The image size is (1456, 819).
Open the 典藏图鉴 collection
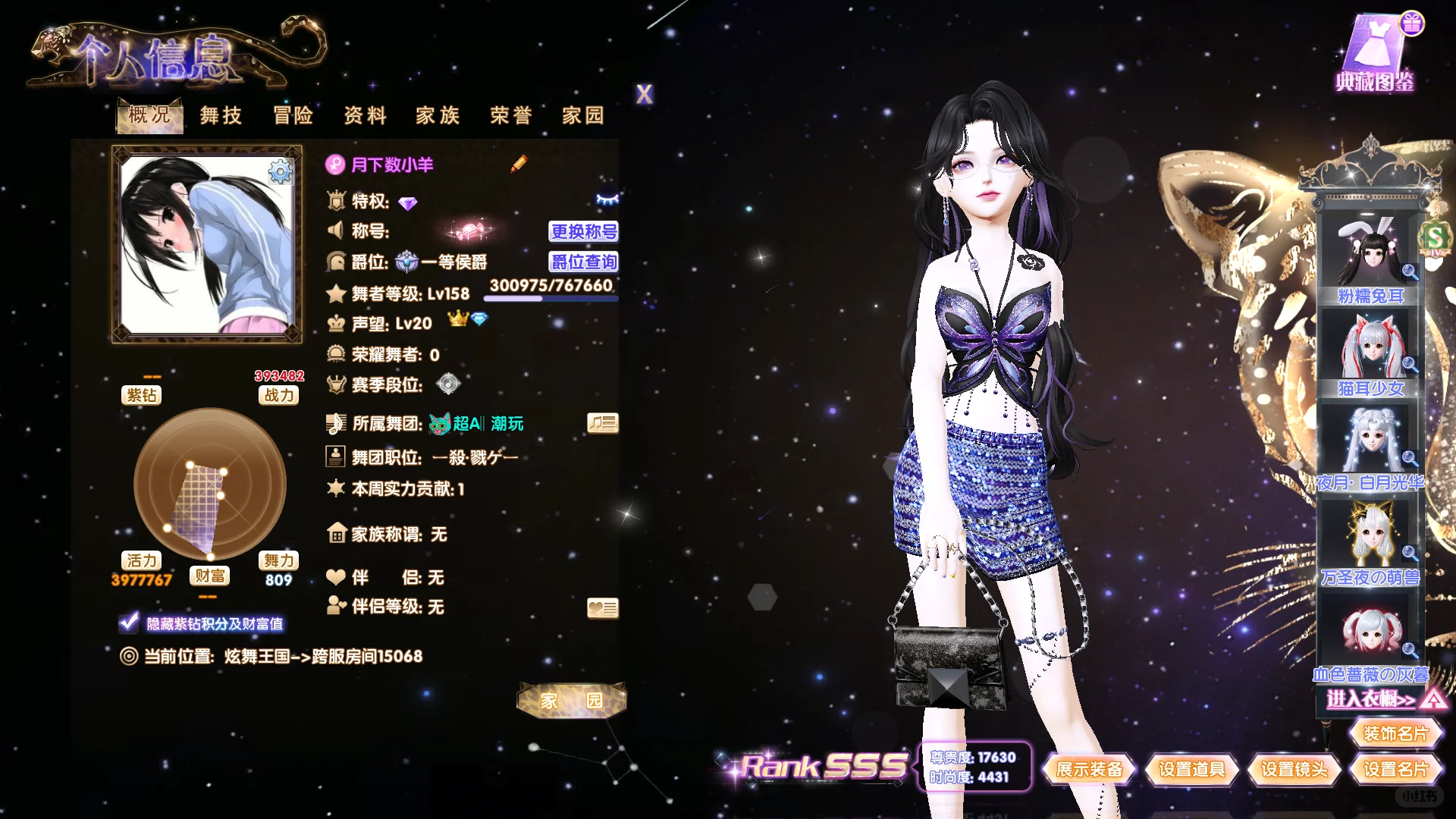[x=1375, y=53]
